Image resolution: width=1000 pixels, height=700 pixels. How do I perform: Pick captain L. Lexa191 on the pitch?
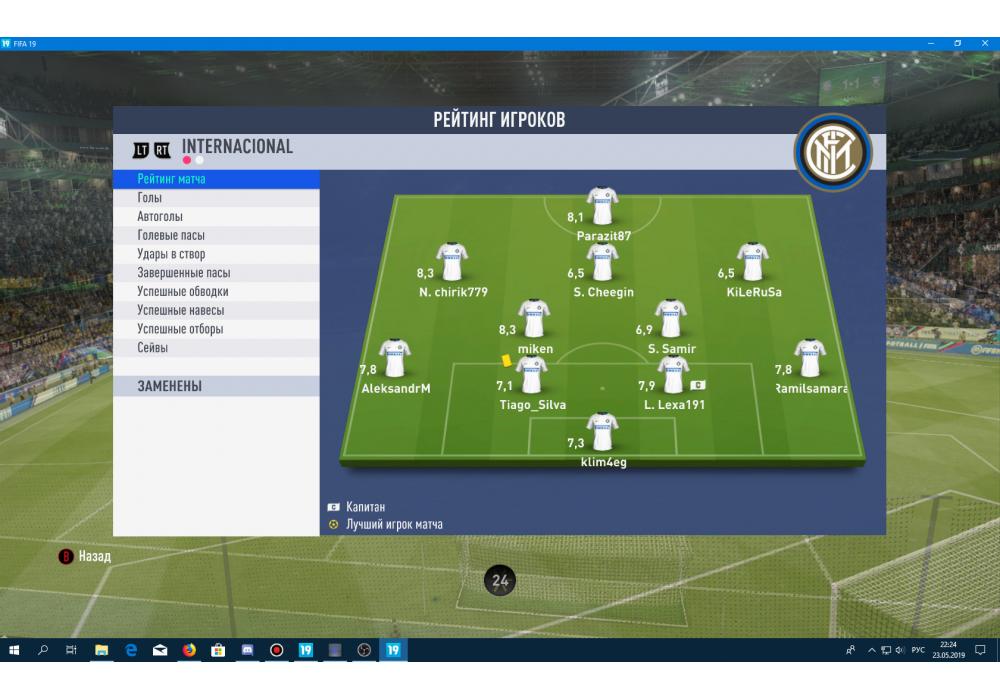(x=673, y=376)
